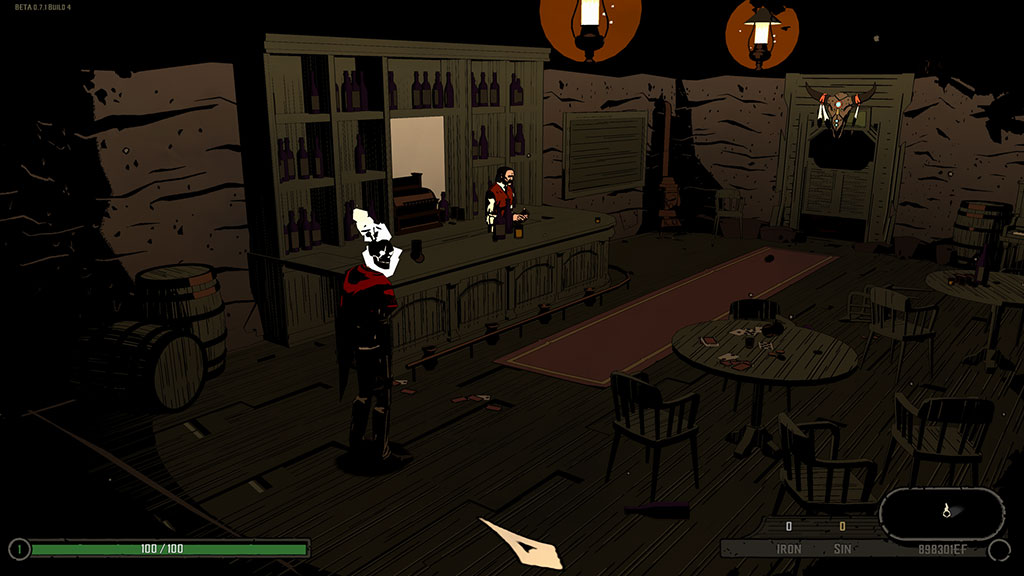This screenshot has height=576, width=1024.
Task: Open the oval minimap panel
Action: [941, 514]
